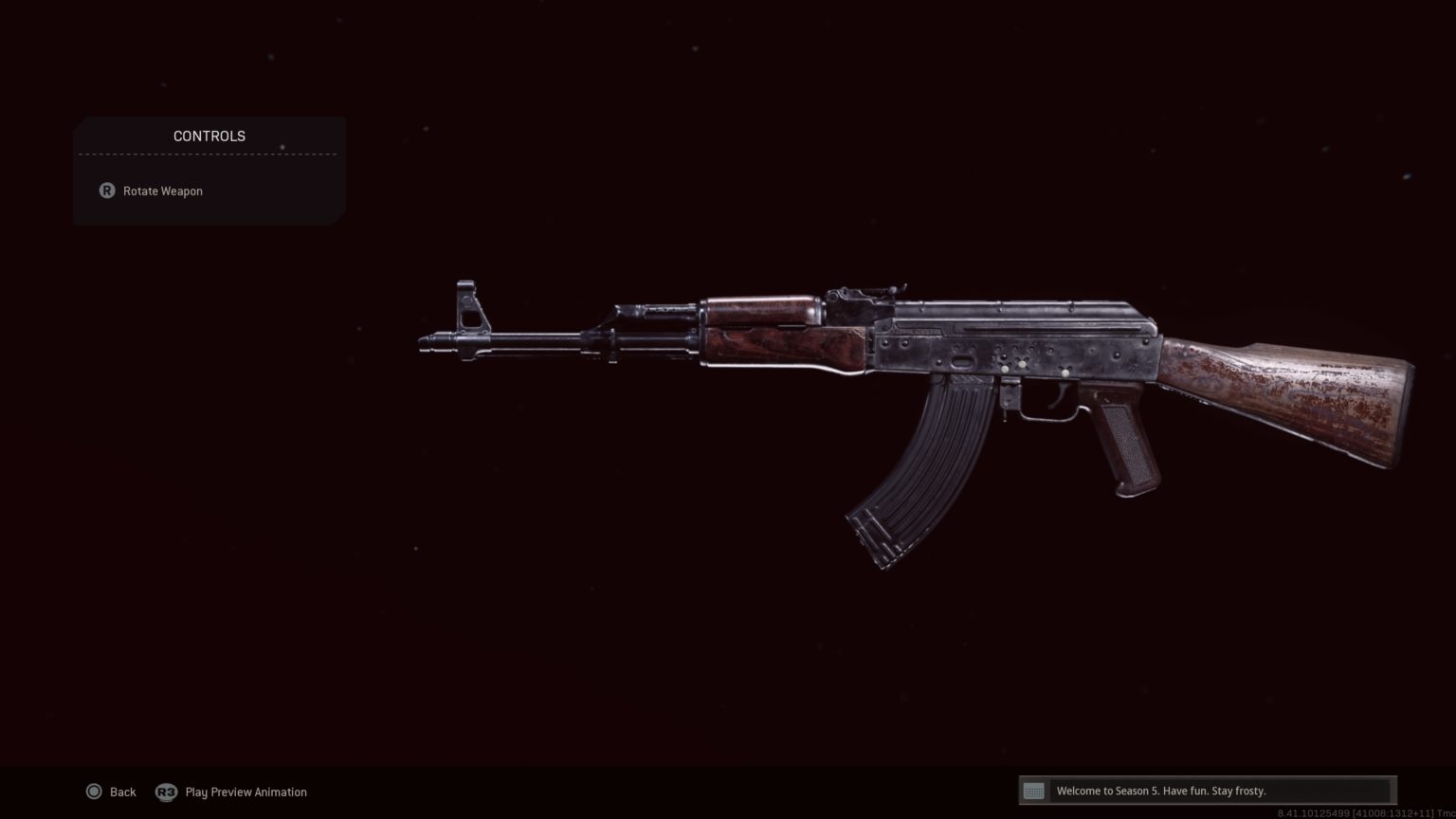
Task: Click the rear sight on the rifle
Action: 848,294
